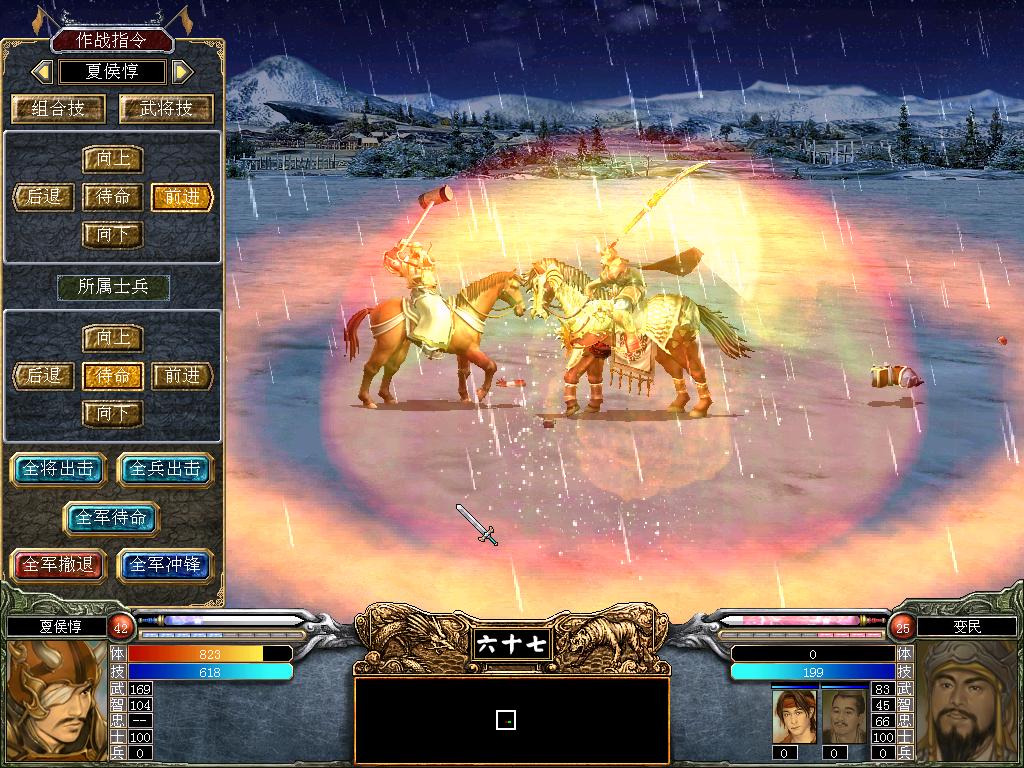
Task: Trigger 全军冲锋 whole army charge
Action: (x=165, y=565)
